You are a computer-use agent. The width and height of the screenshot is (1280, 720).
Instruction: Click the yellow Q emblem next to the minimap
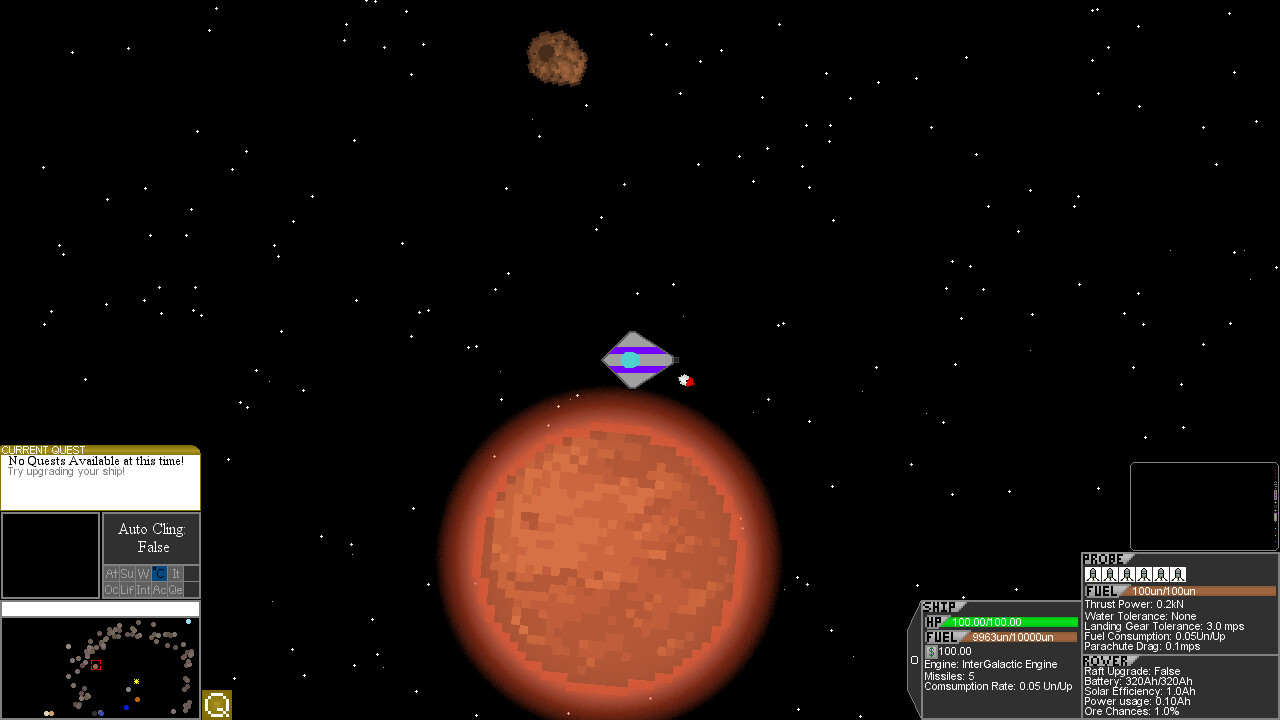[x=216, y=705]
